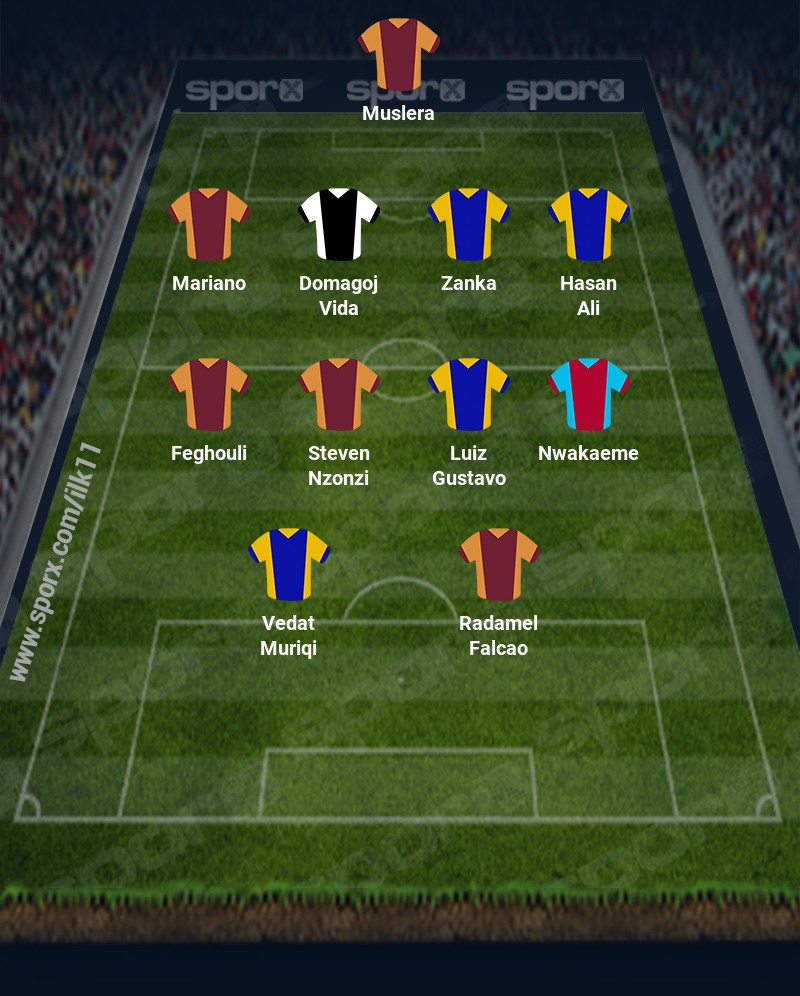The width and height of the screenshot is (800, 996).
Task: Pick Luiz Gustavo's blue-yellow shirt
Action: tap(469, 394)
